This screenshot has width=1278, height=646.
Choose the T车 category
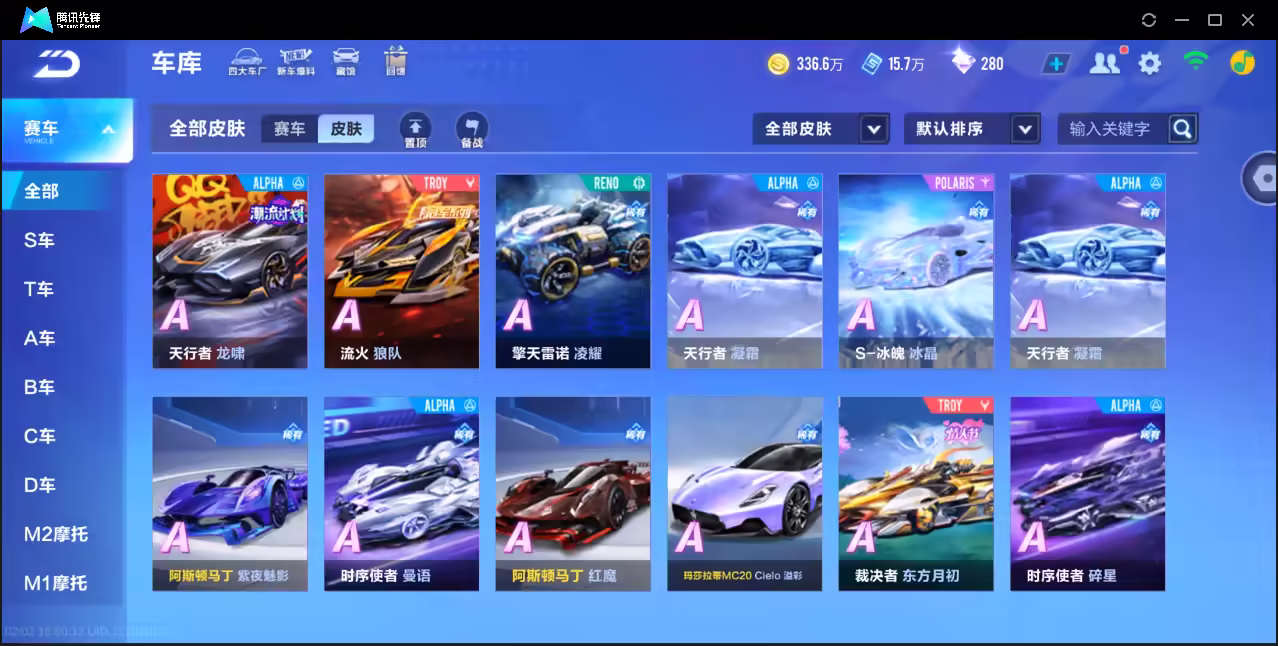(40, 289)
